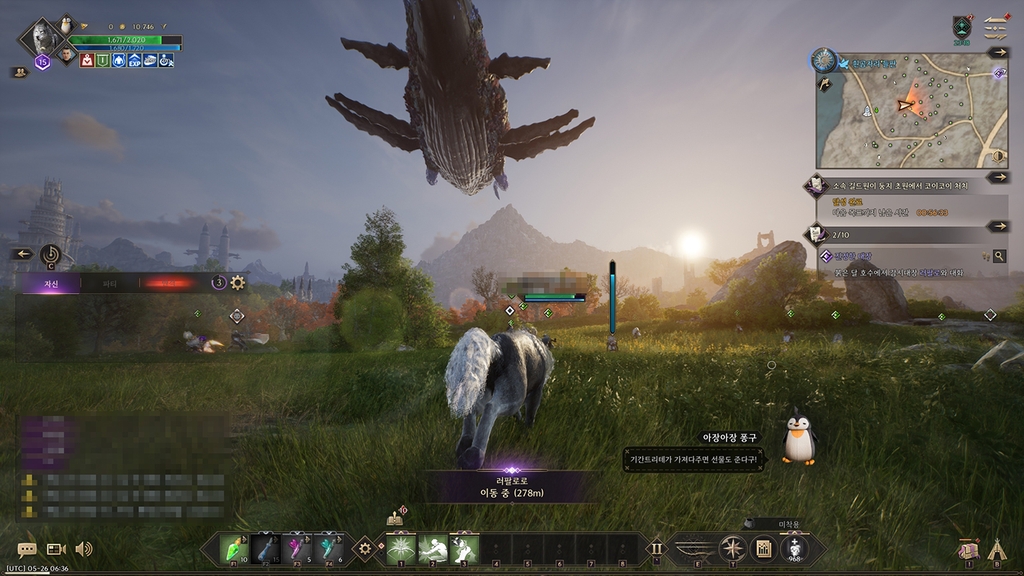
Task: Click the 아장아장 퐁구 penguin companion speech bubble
Action: point(691,459)
